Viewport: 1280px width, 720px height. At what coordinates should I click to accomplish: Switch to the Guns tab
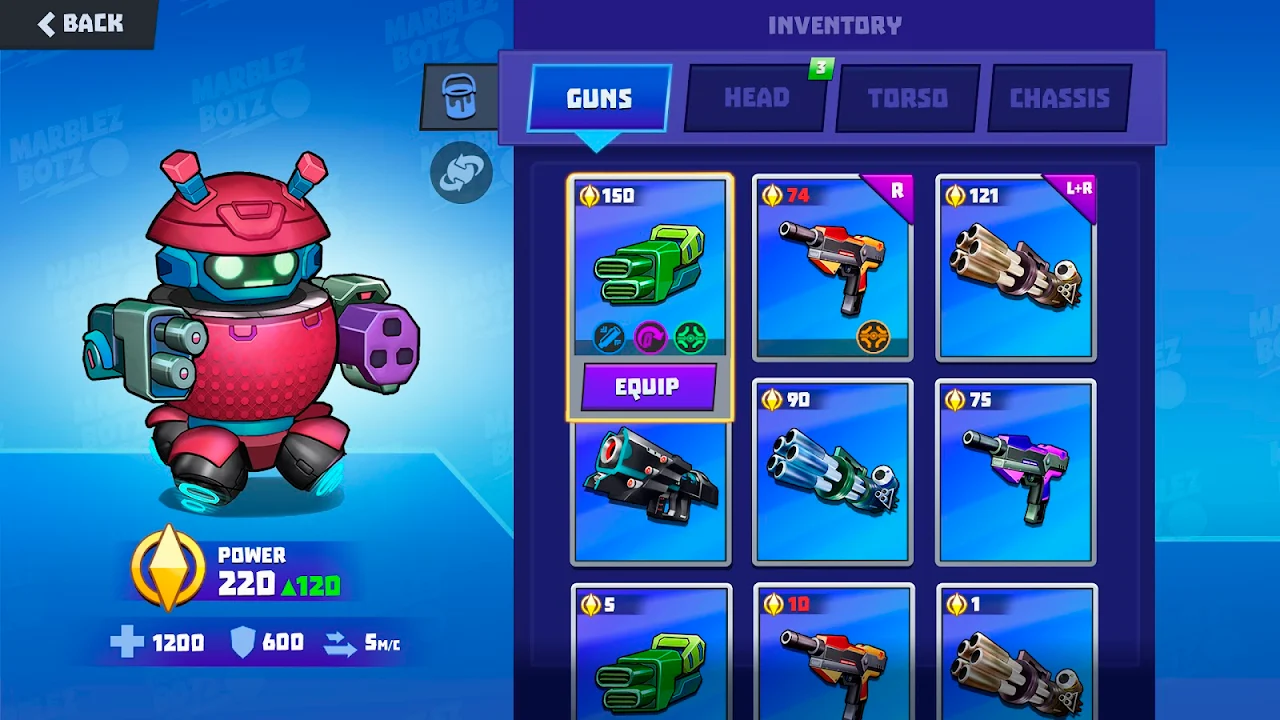click(x=599, y=98)
